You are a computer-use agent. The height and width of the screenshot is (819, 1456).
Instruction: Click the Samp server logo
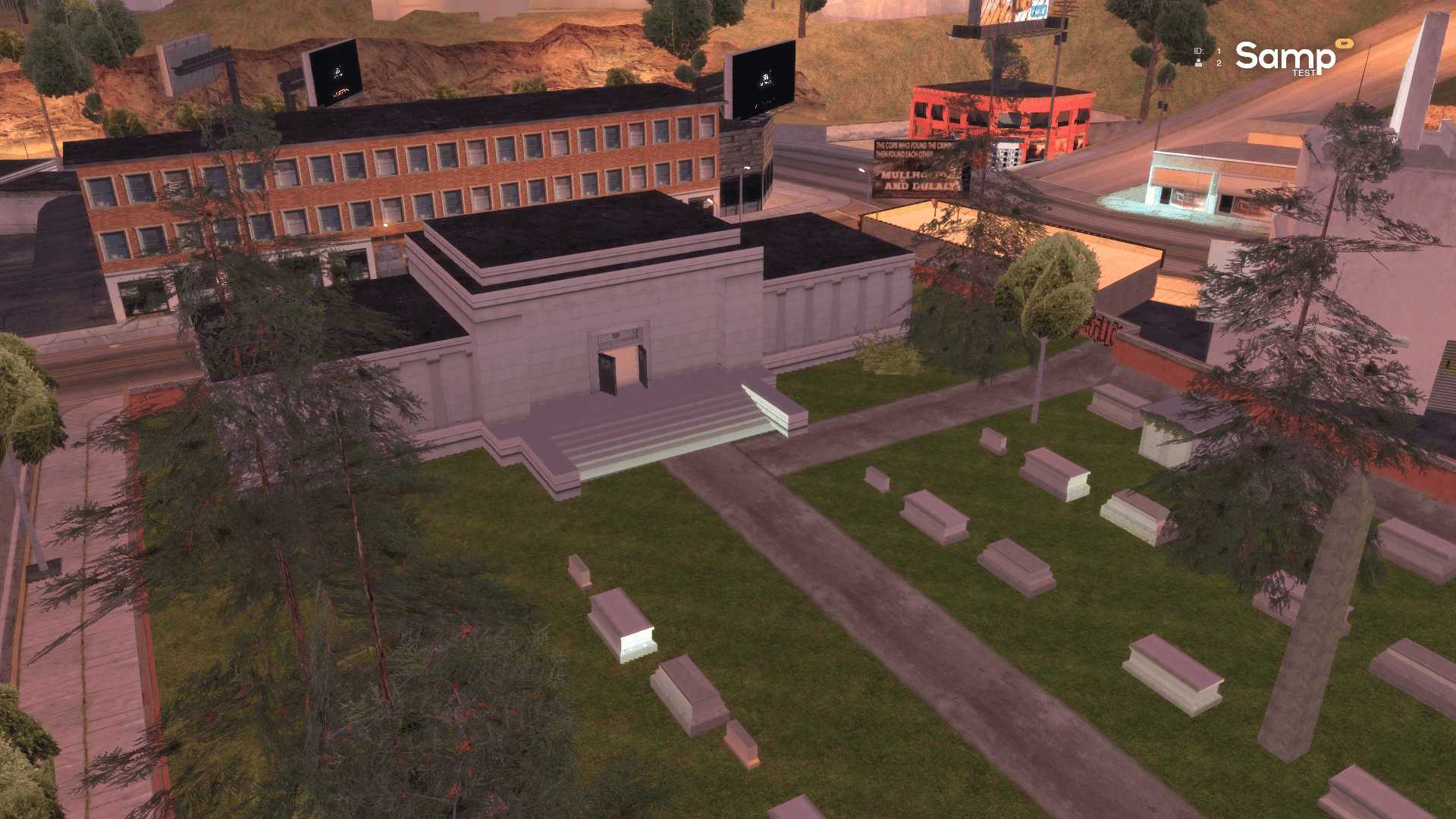pos(1285,58)
